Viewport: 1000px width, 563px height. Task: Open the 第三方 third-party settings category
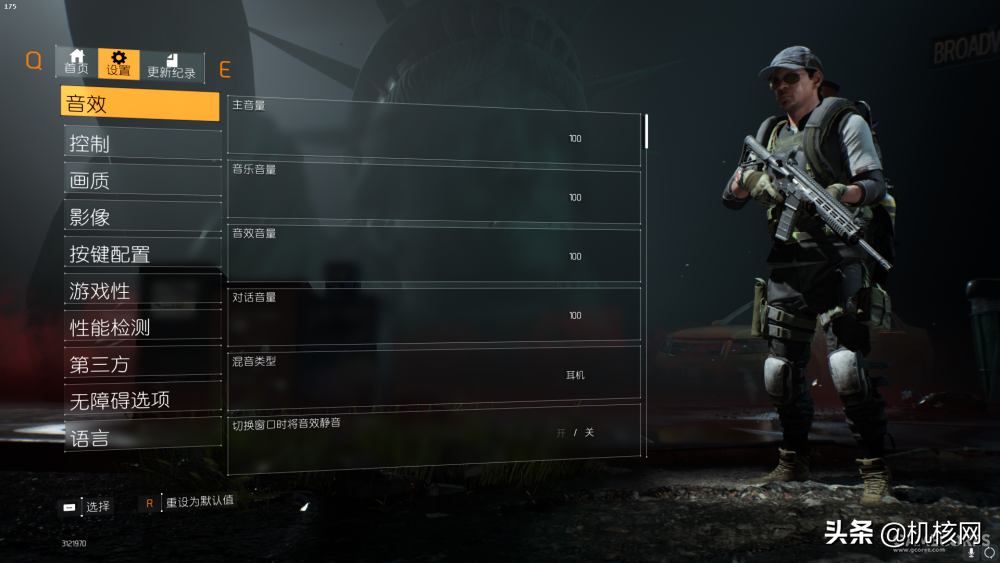142,365
